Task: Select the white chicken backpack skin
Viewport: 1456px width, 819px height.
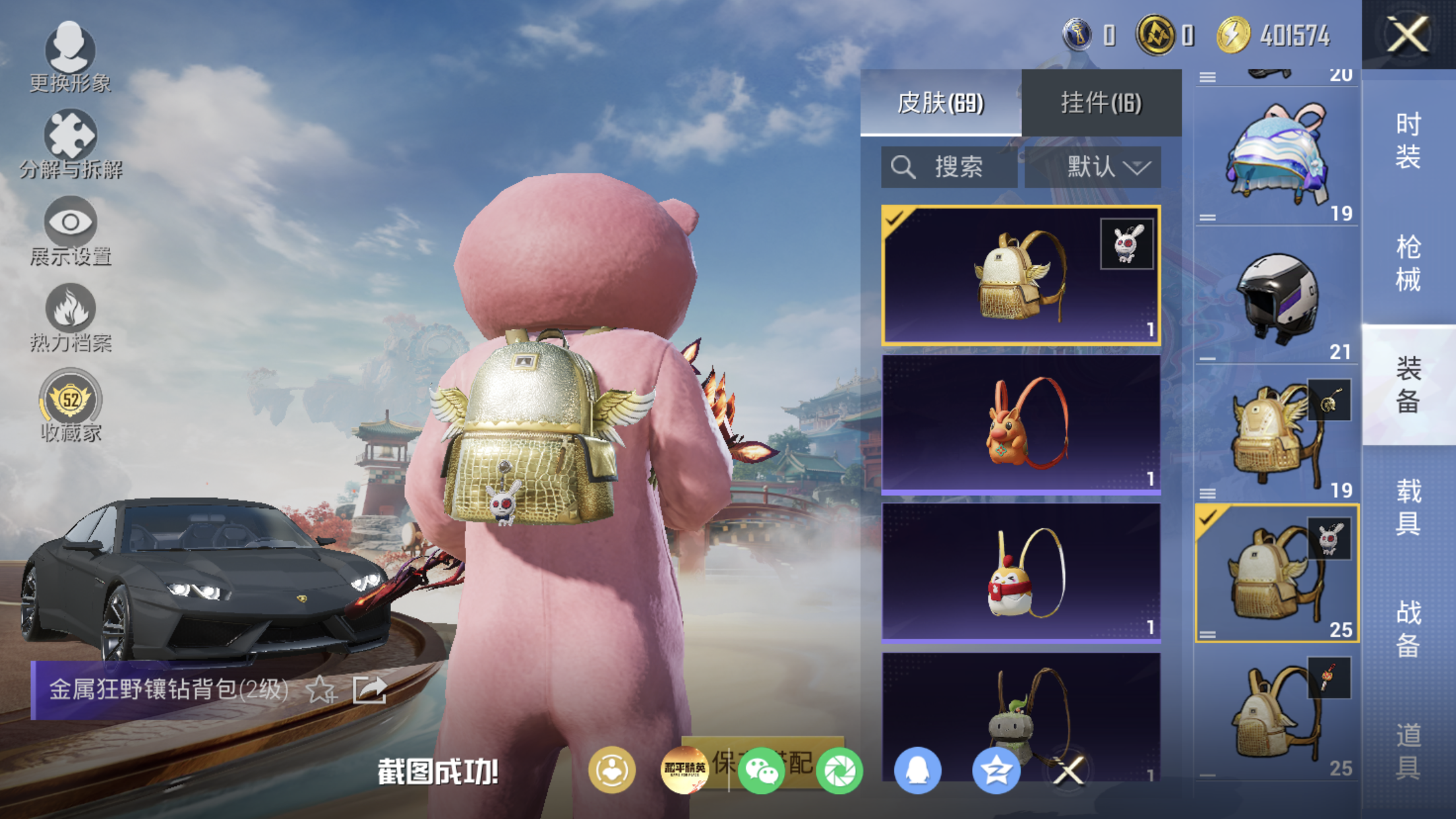Action: click(1021, 572)
